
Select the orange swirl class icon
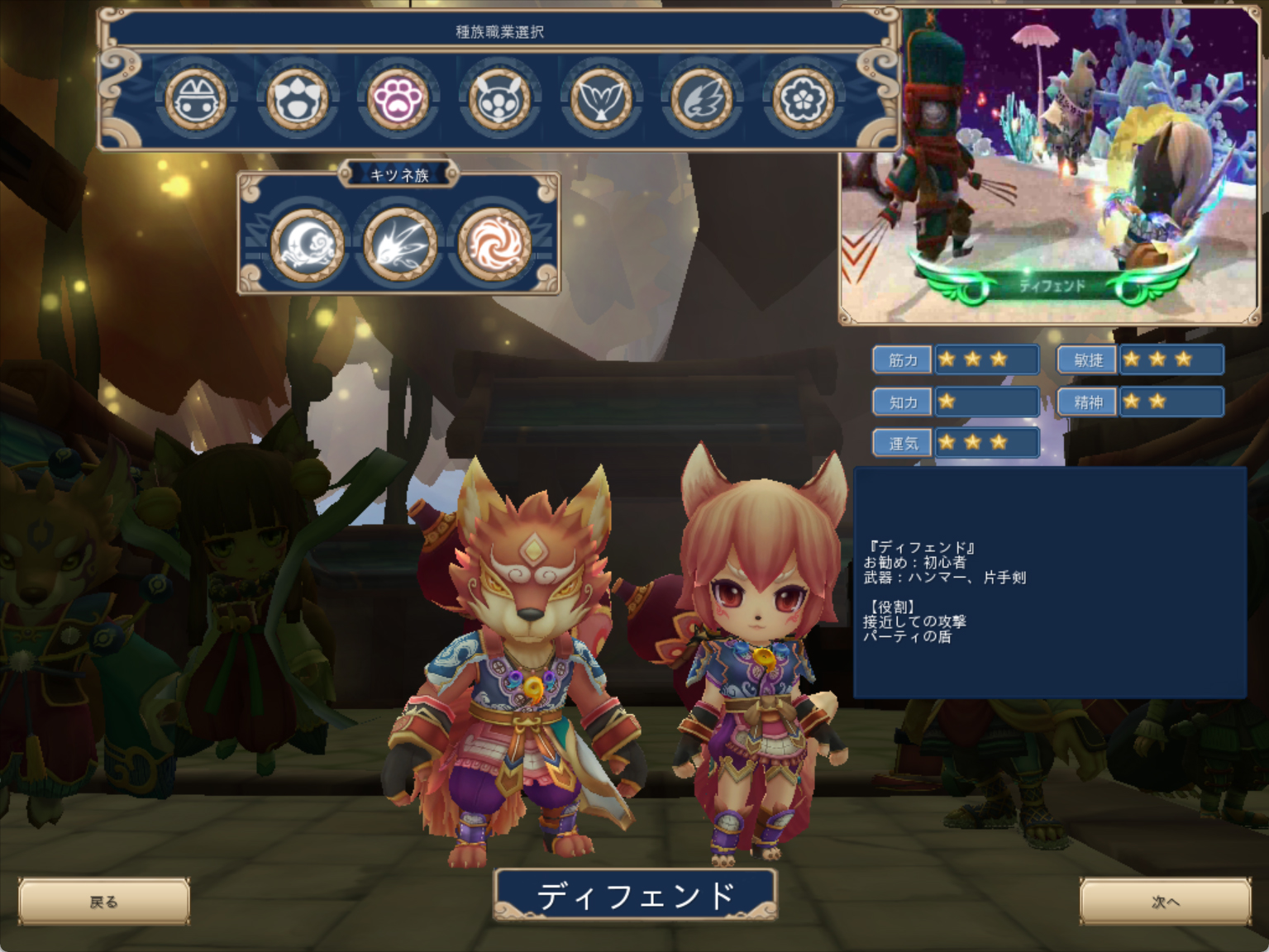click(494, 243)
